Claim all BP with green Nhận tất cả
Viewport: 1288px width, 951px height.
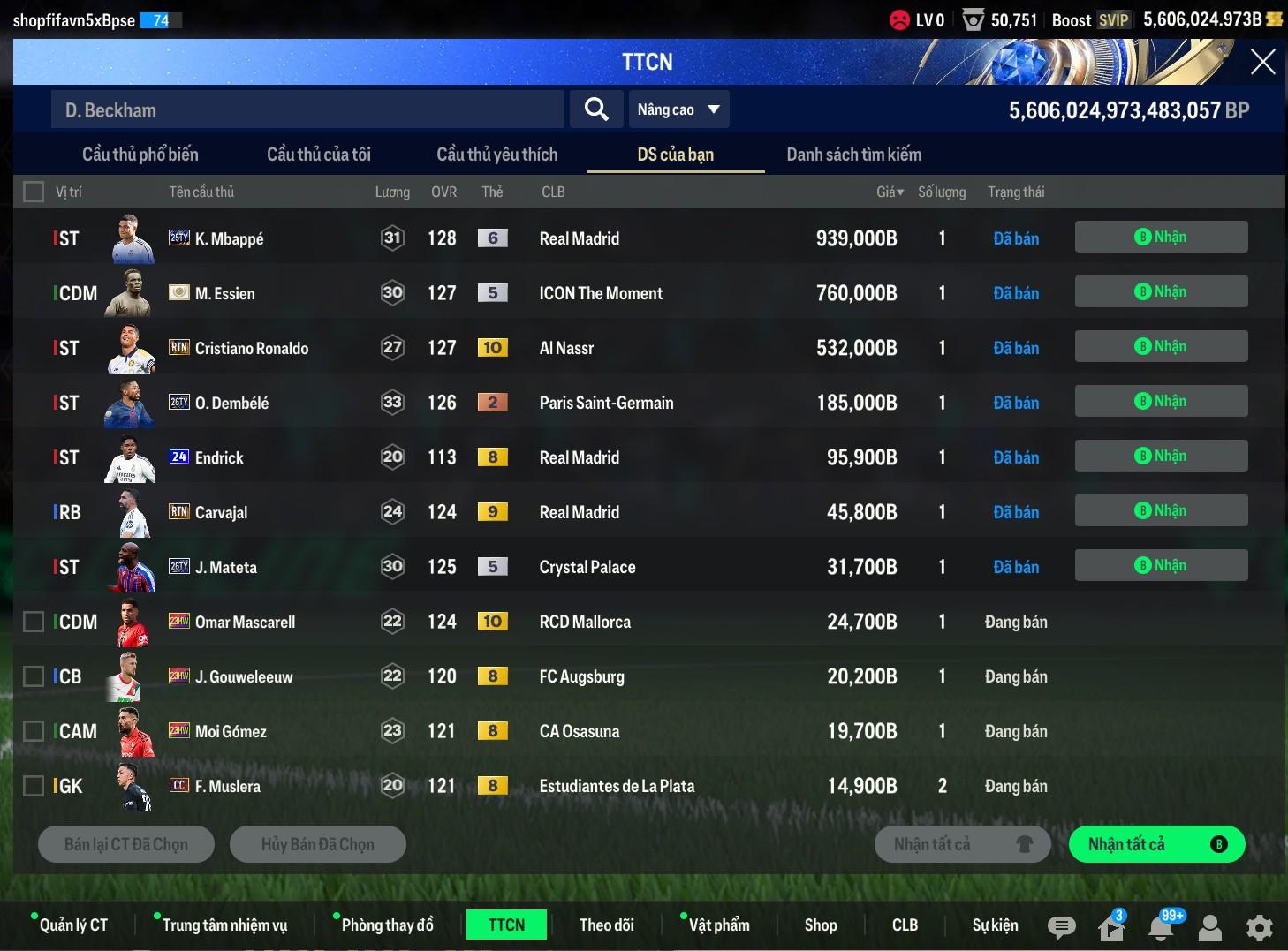pos(1155,844)
